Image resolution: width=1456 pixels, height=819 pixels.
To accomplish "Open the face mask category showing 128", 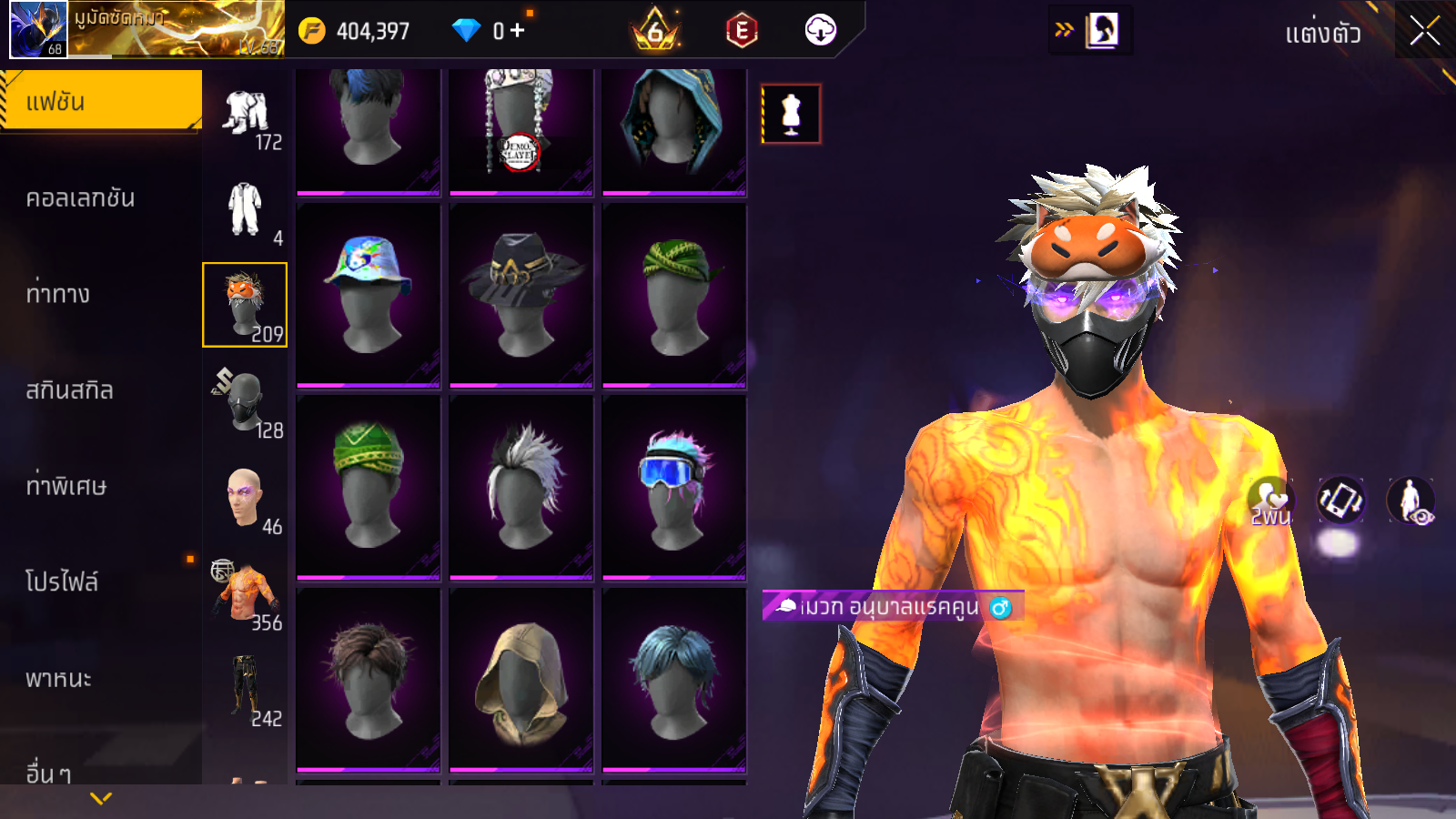I will [x=245, y=401].
